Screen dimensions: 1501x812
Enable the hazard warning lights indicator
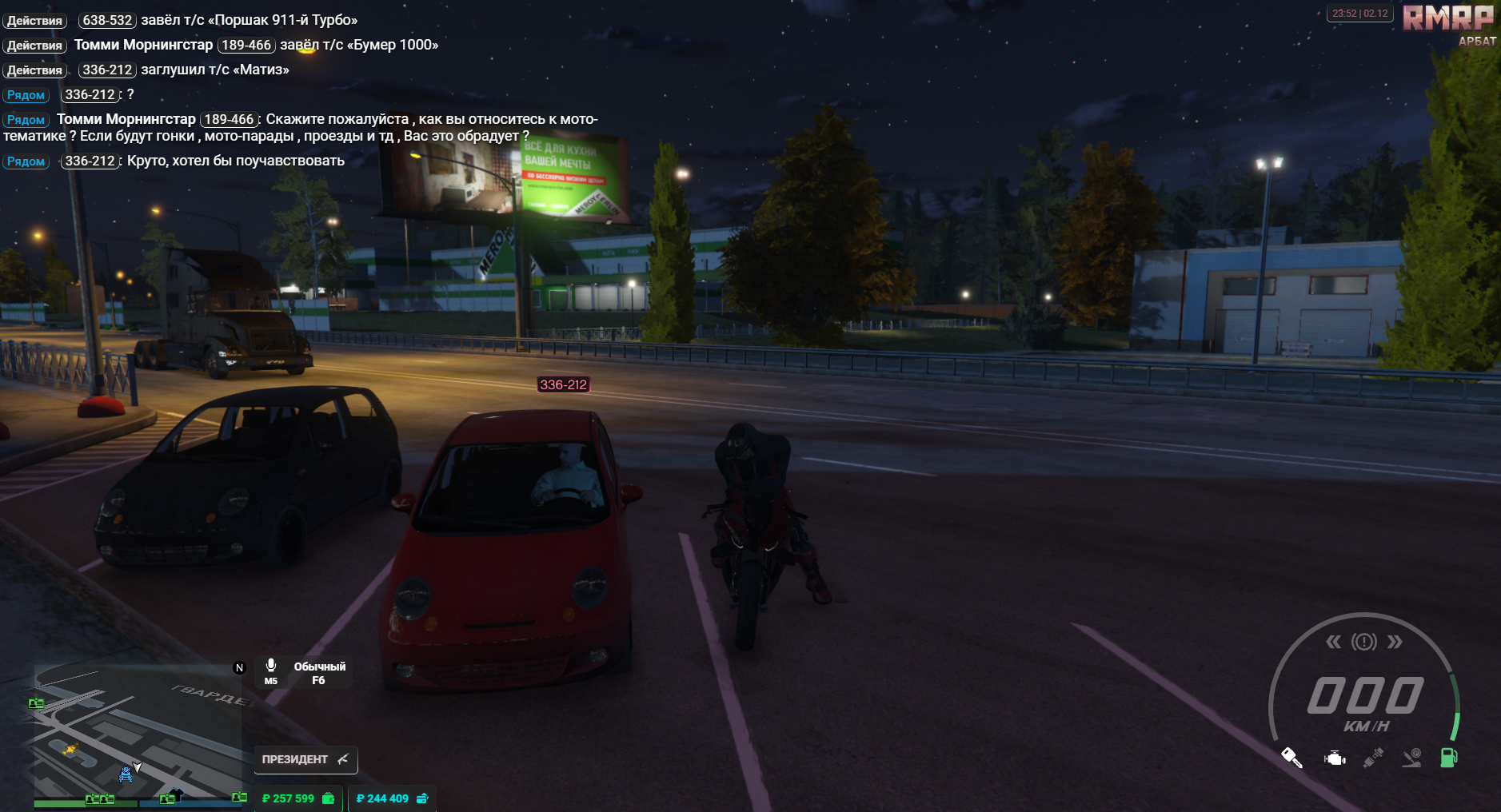[x=1363, y=641]
